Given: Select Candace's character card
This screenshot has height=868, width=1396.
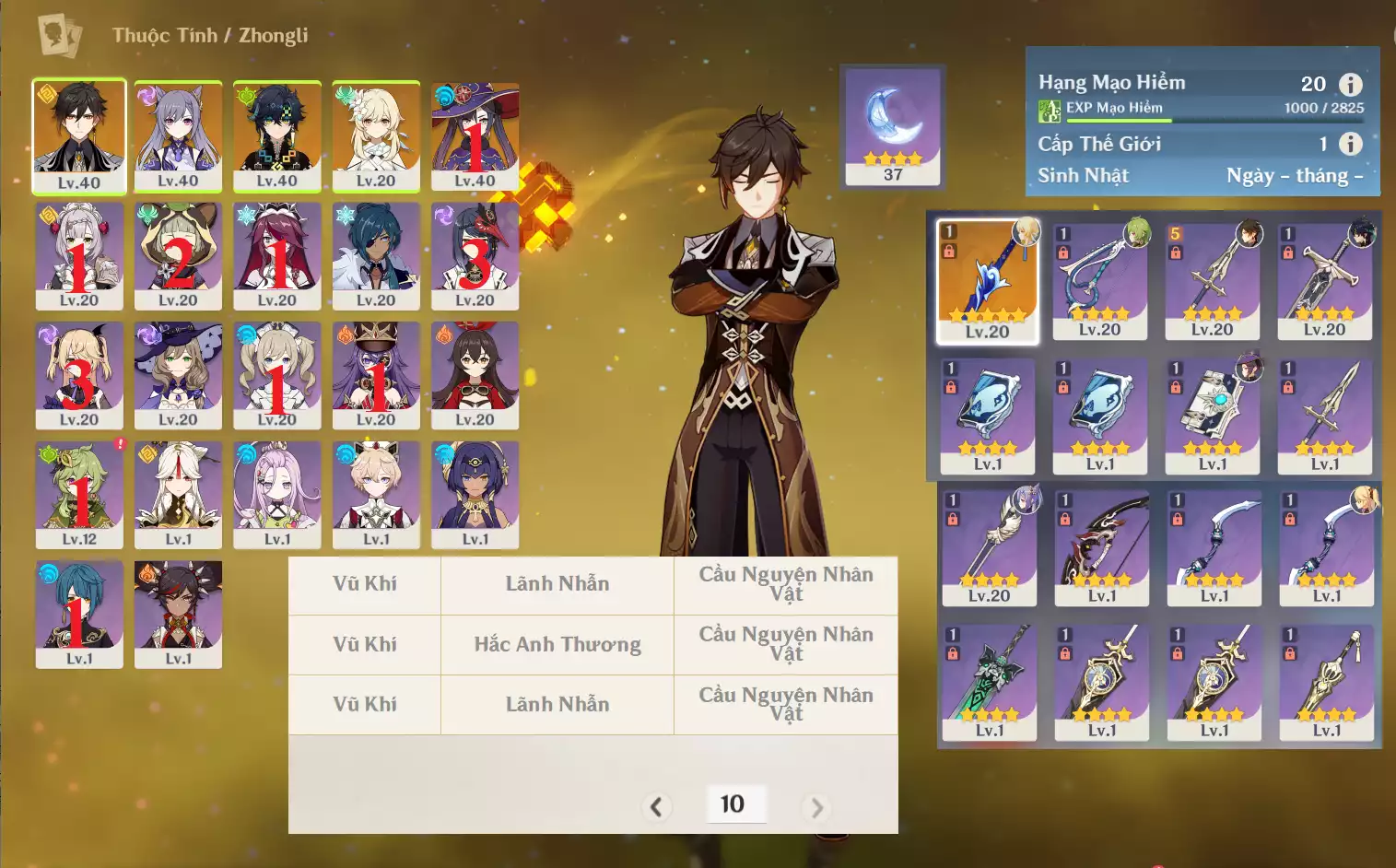Looking at the screenshot, I should point(475,494).
